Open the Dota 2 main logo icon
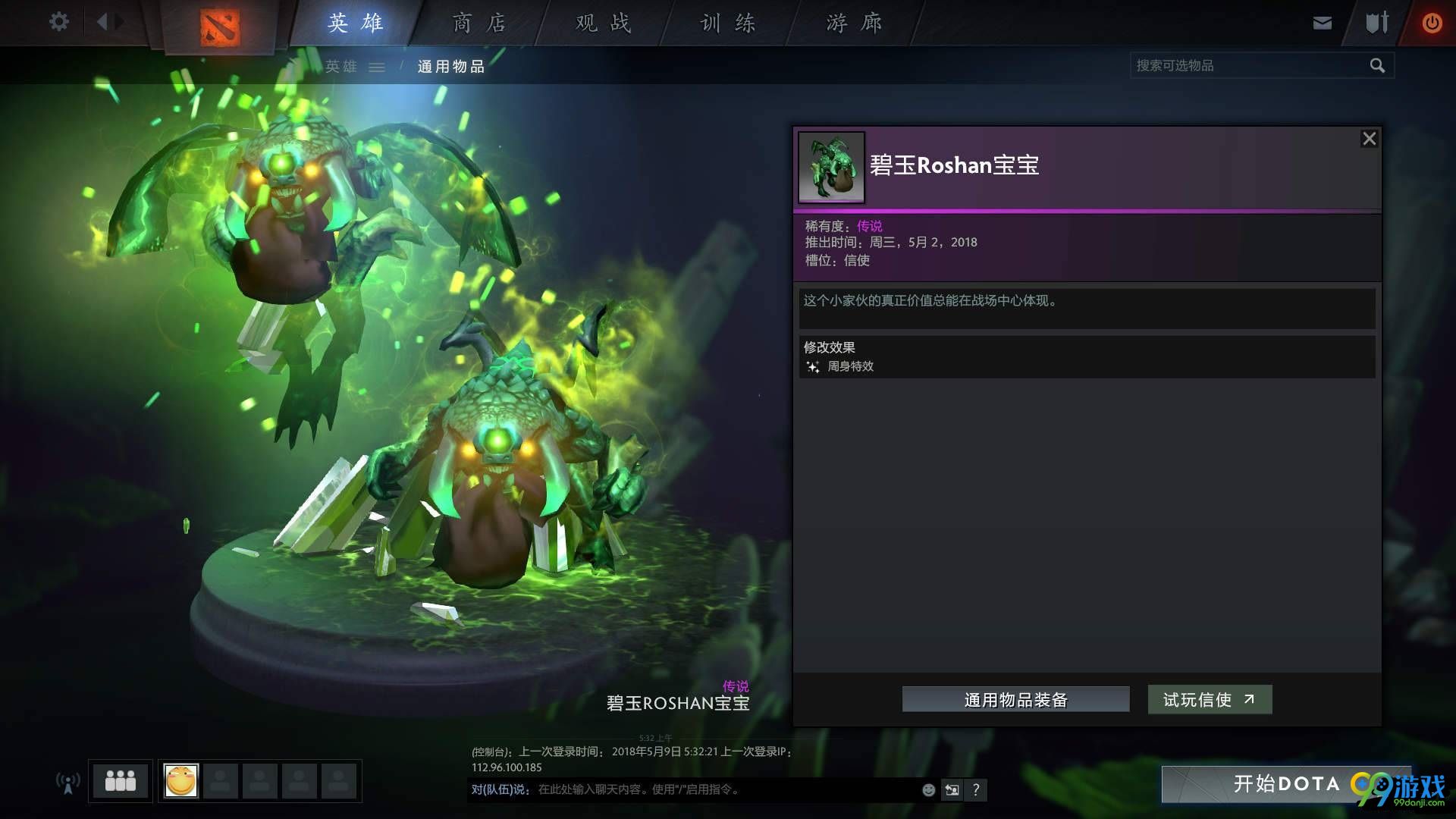 point(221,24)
